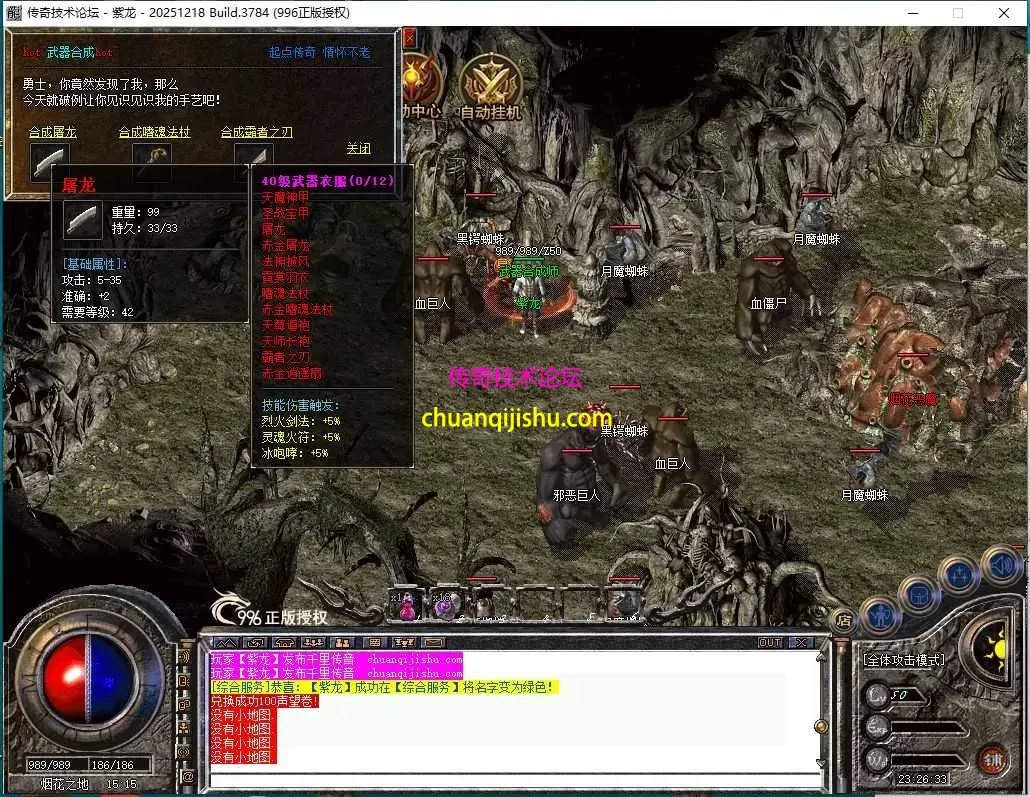Choose the 合成屠龙 crafting link

click(52, 132)
